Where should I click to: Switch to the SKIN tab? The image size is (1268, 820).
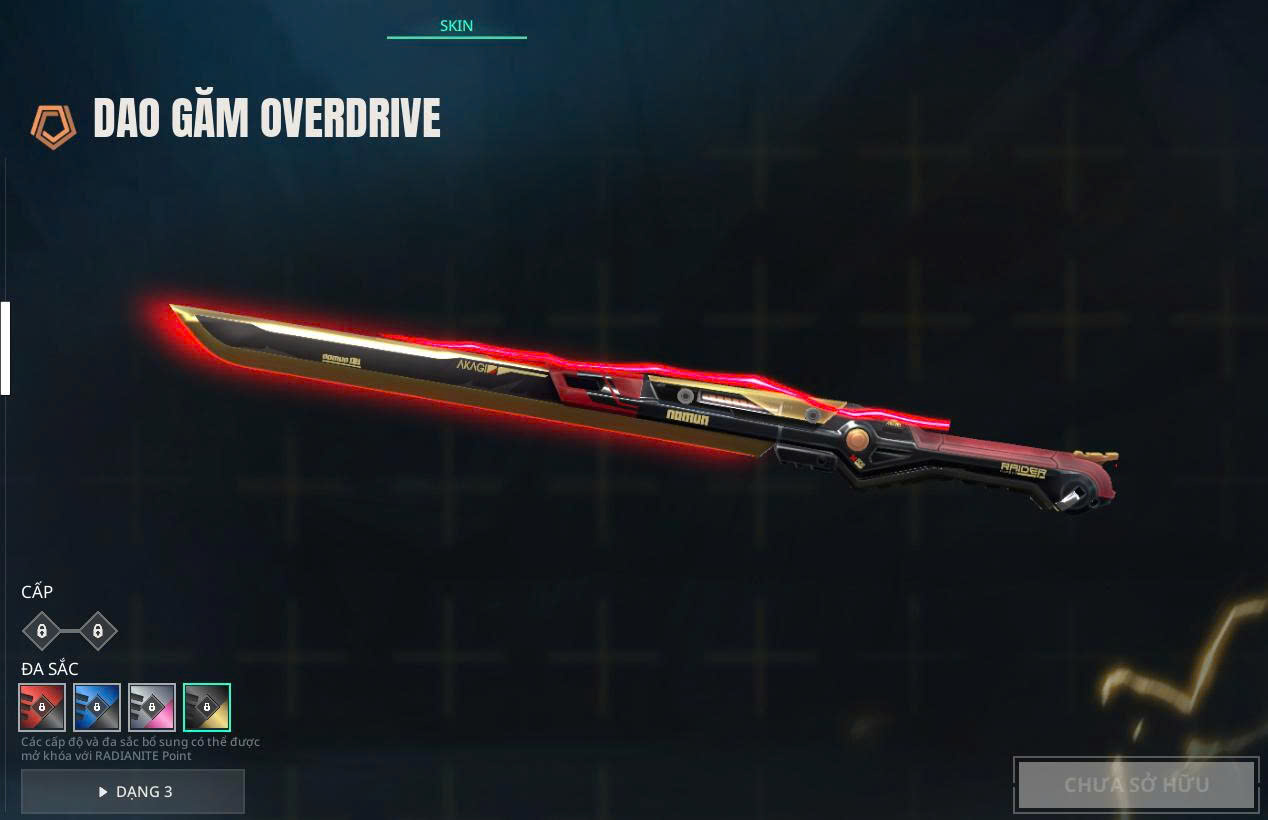pos(456,25)
